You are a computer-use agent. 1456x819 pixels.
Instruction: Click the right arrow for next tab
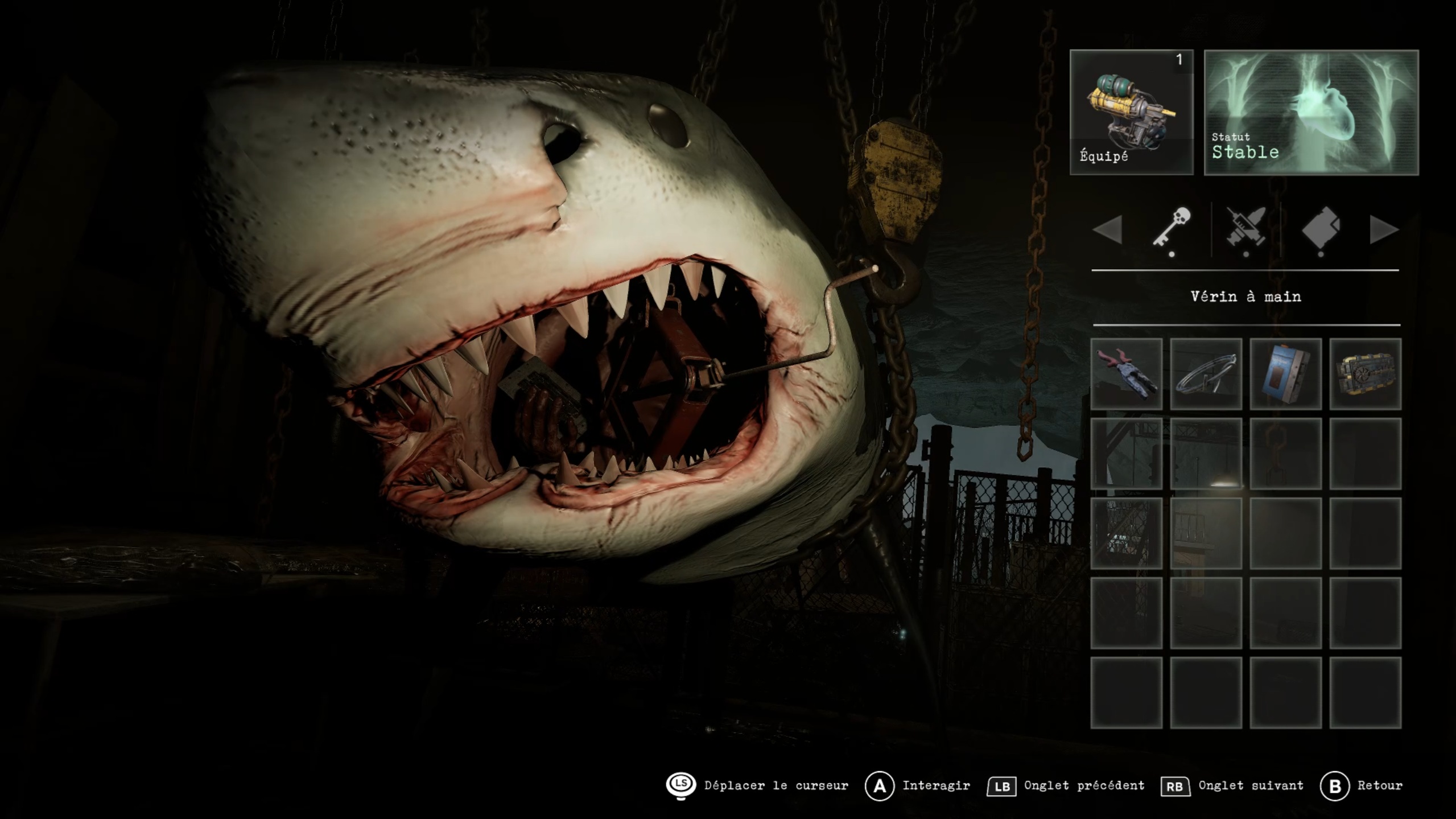coord(1384,229)
